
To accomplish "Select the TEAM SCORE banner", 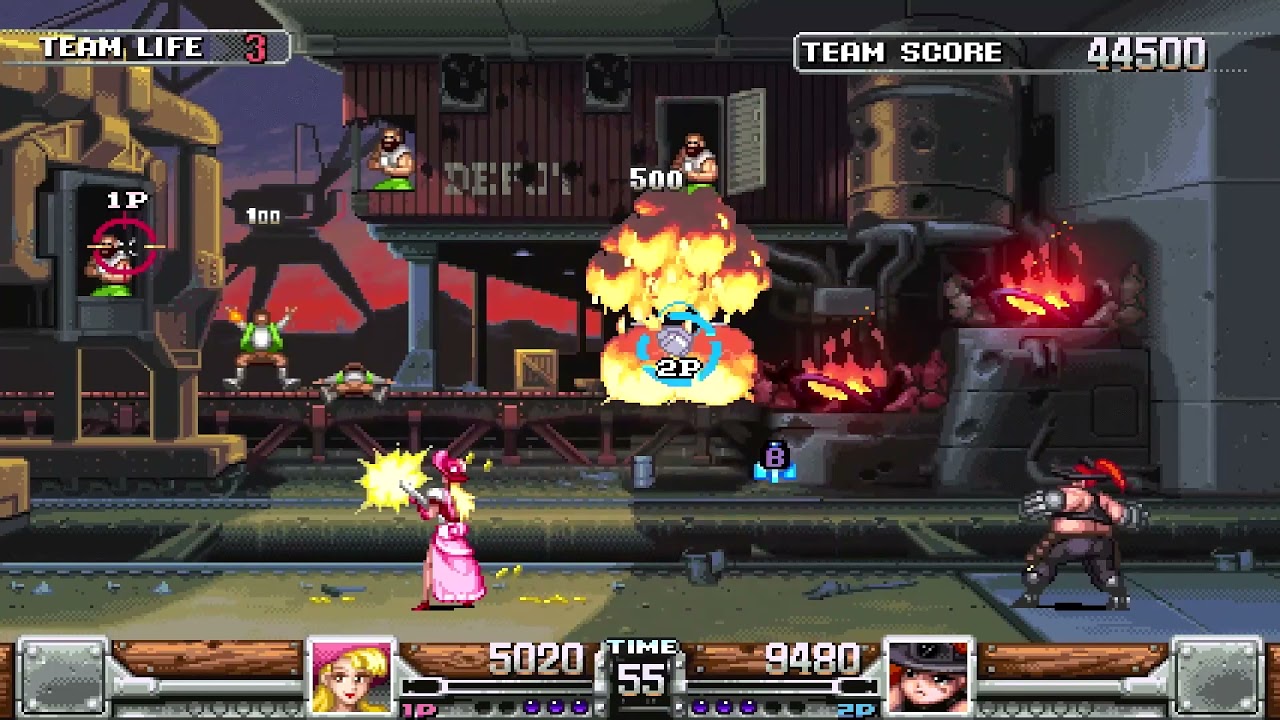I will tap(900, 53).
